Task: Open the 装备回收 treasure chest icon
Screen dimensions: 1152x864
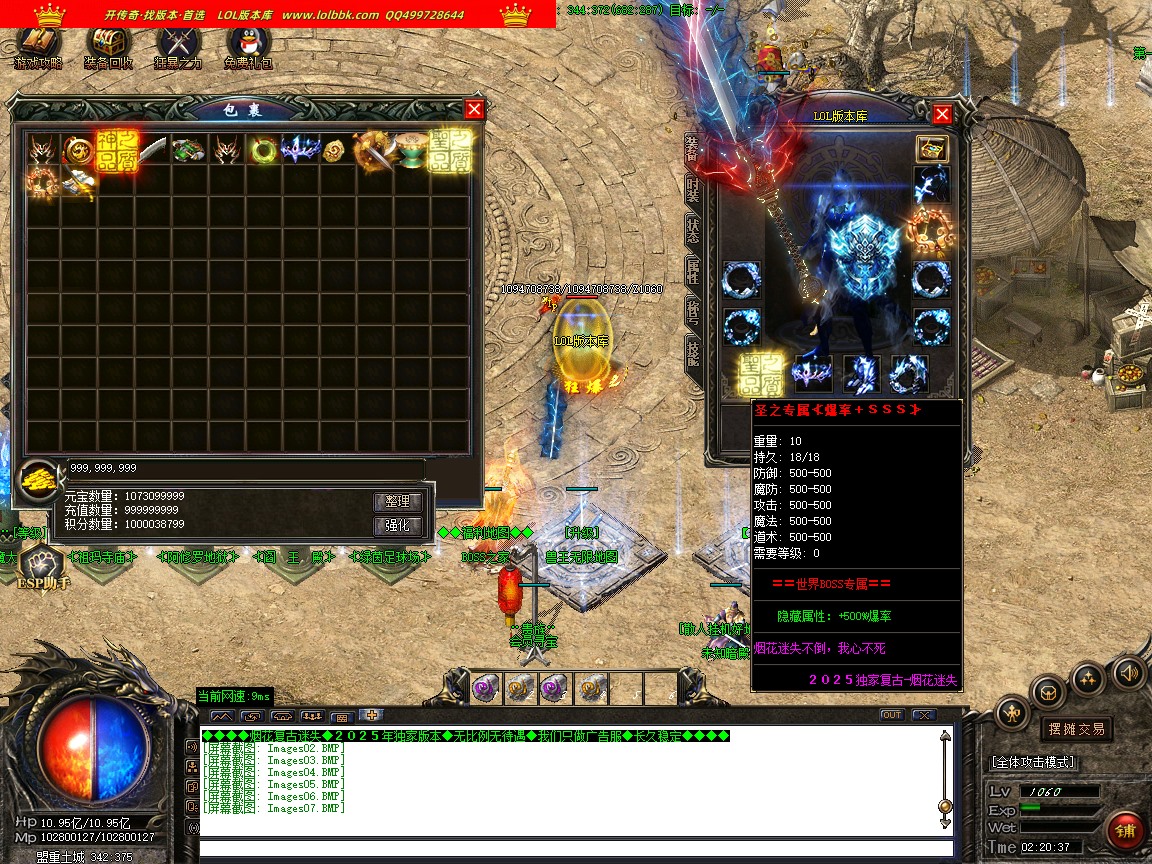Action: click(108, 46)
